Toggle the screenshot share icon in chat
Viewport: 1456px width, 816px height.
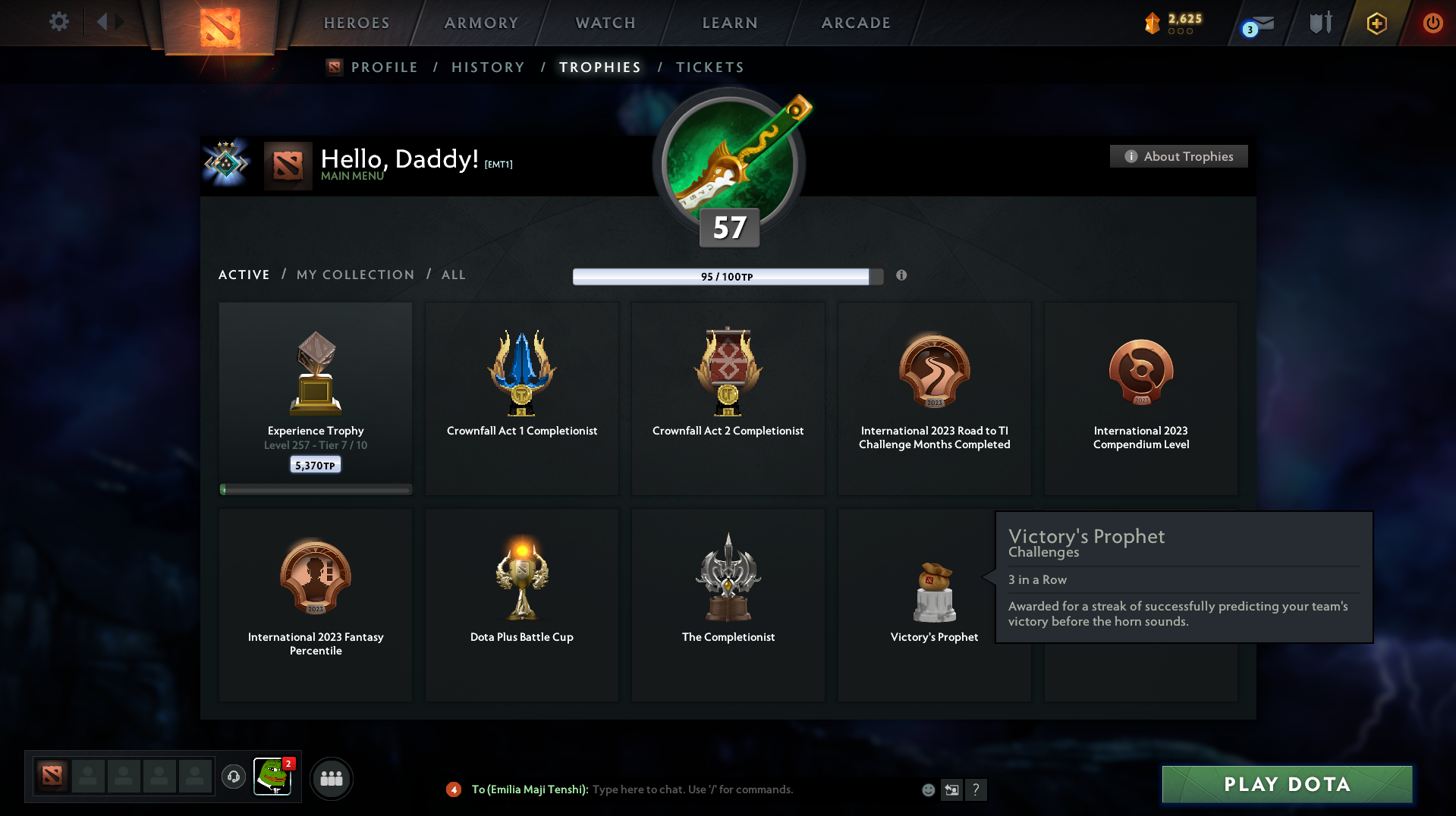[952, 789]
